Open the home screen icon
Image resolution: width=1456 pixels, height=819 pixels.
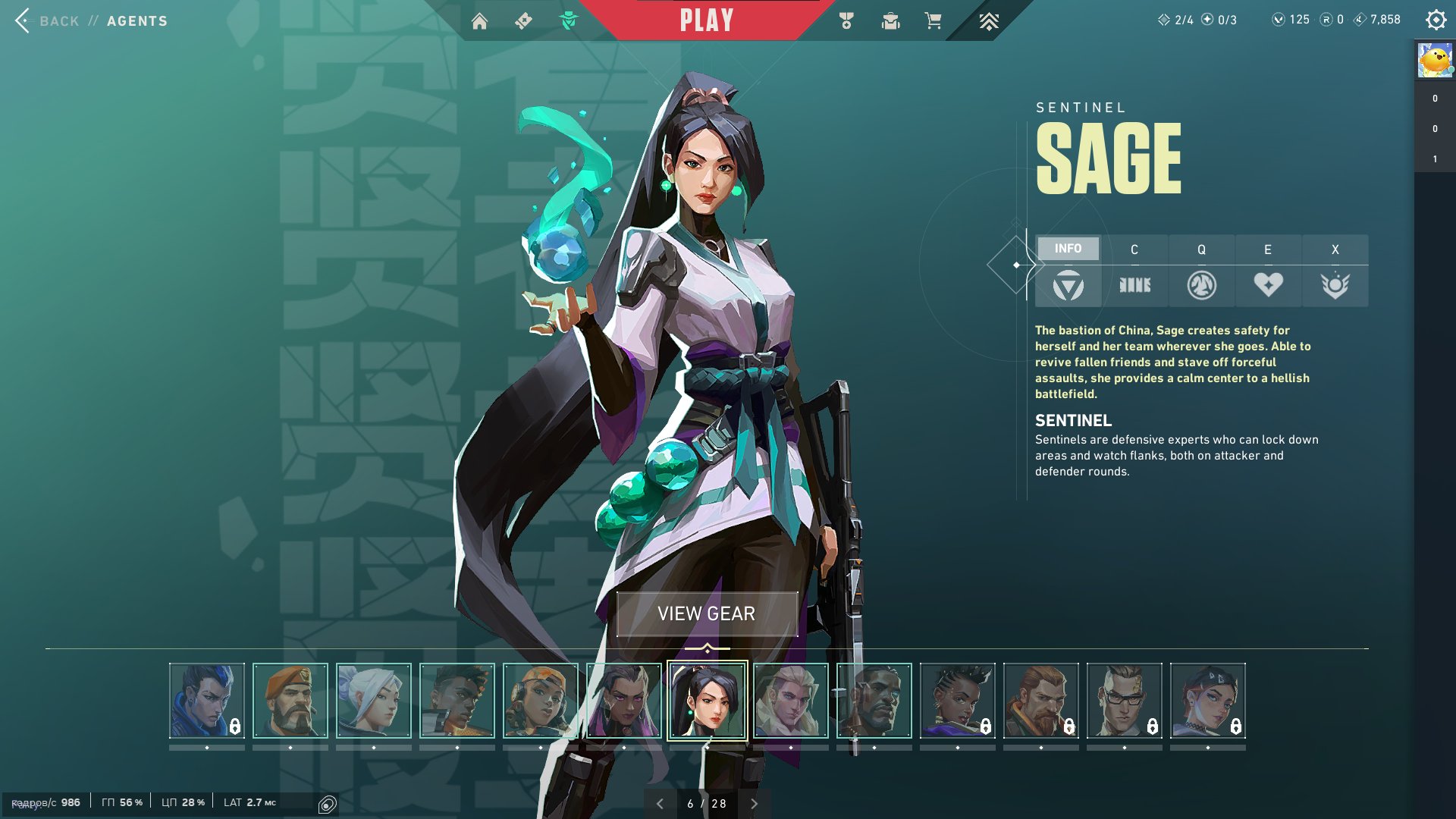click(479, 21)
